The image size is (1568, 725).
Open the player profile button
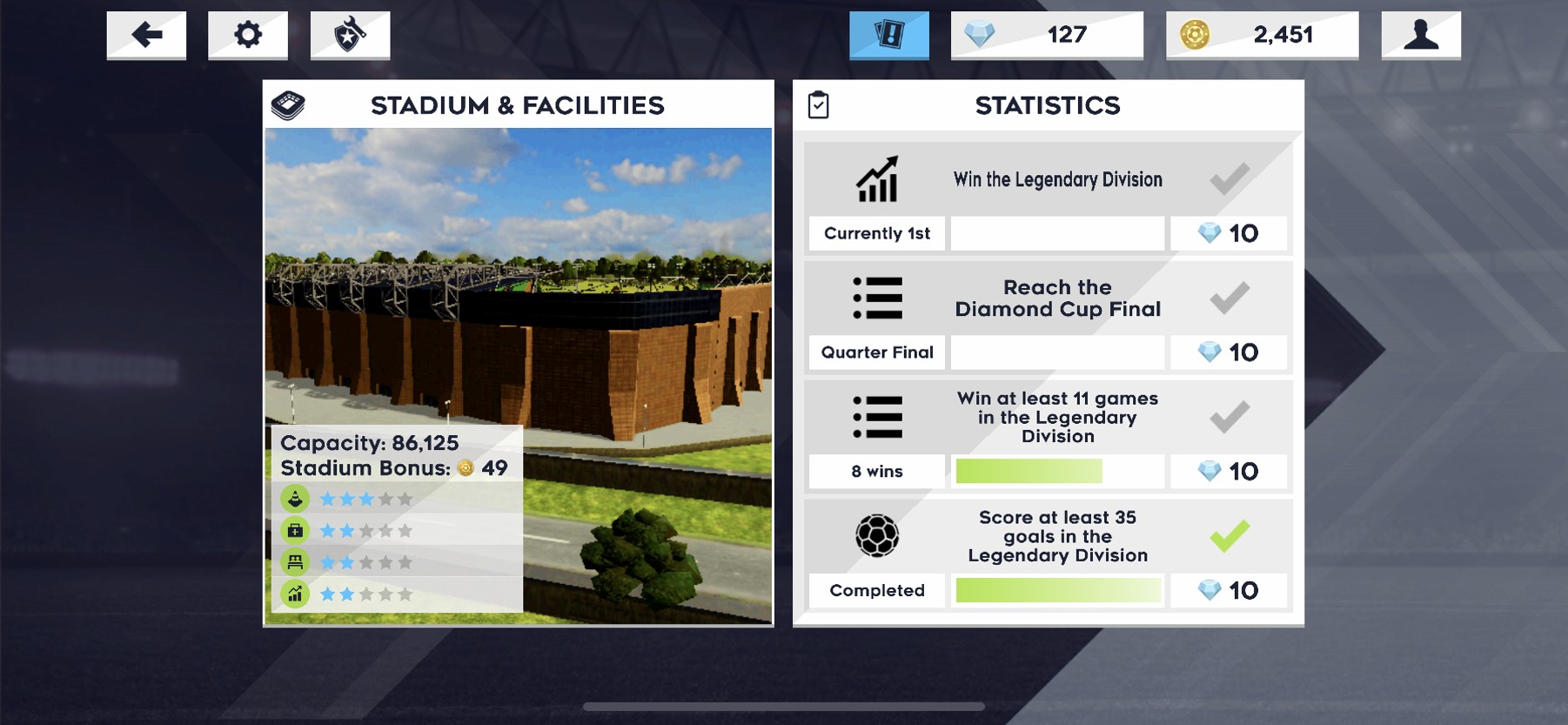click(1420, 35)
